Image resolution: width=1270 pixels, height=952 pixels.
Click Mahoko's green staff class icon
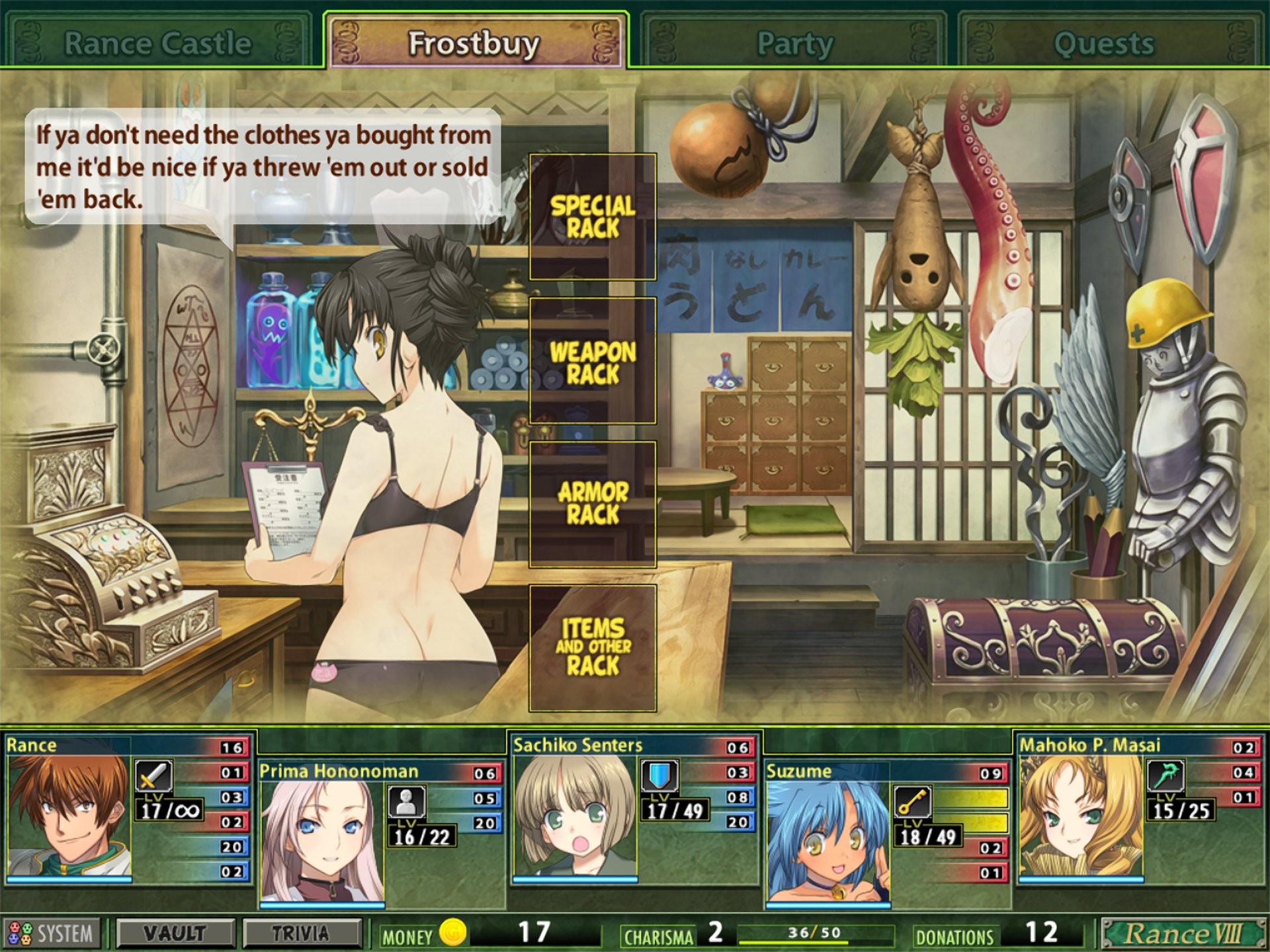click(1165, 775)
